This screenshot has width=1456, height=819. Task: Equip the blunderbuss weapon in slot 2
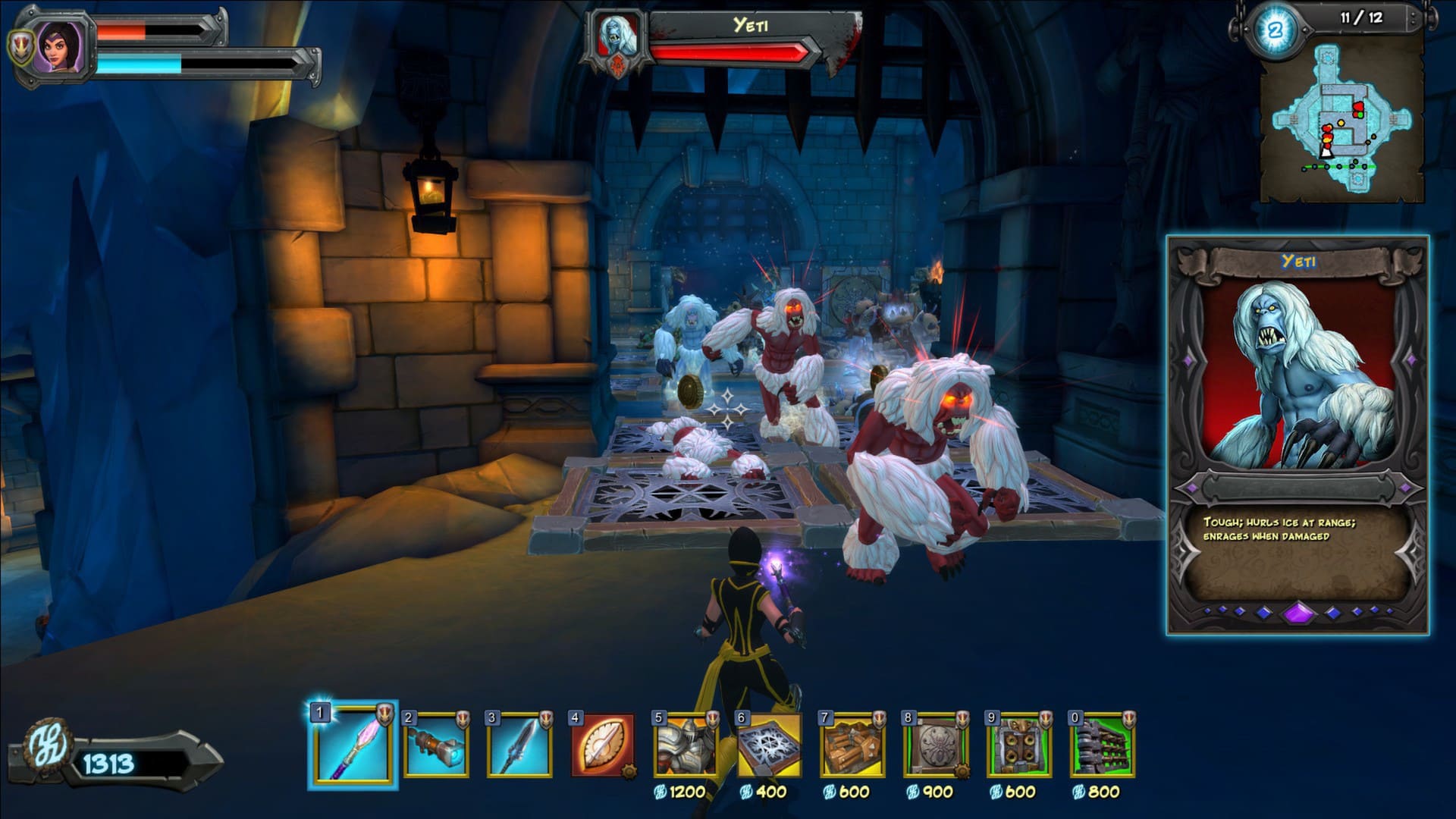[436, 745]
